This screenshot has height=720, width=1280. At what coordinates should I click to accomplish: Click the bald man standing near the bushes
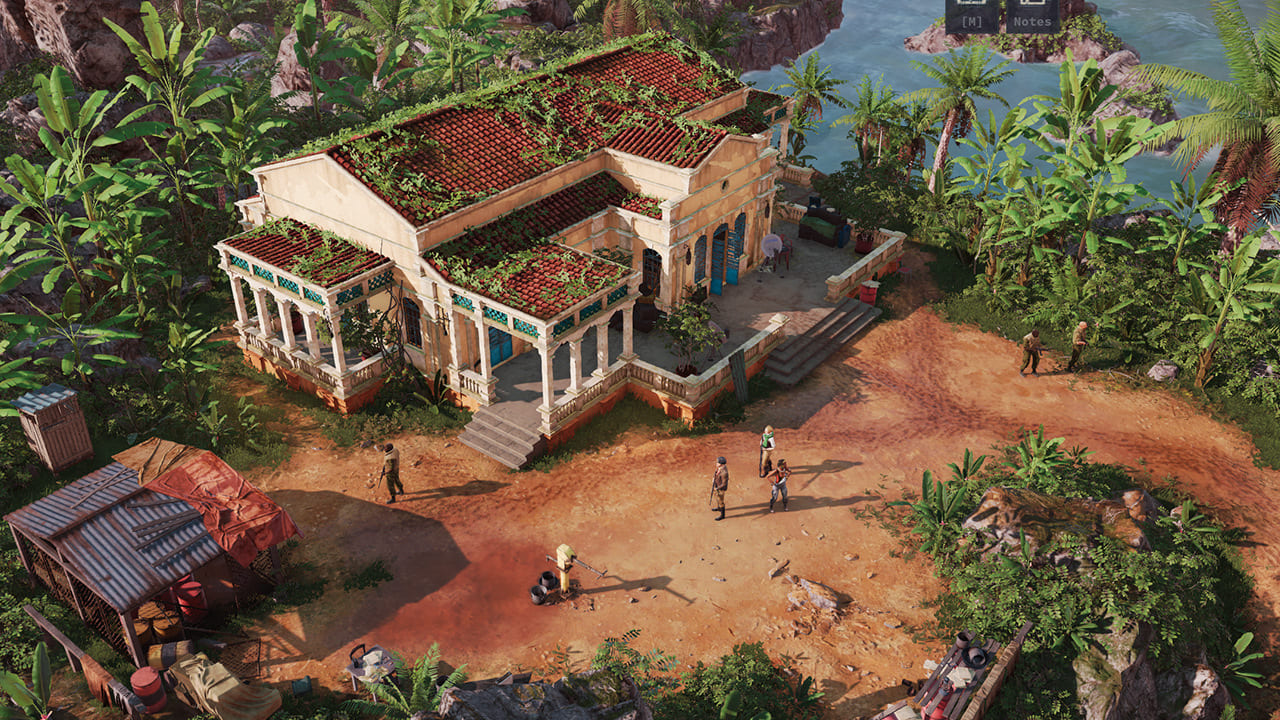coord(1082,338)
